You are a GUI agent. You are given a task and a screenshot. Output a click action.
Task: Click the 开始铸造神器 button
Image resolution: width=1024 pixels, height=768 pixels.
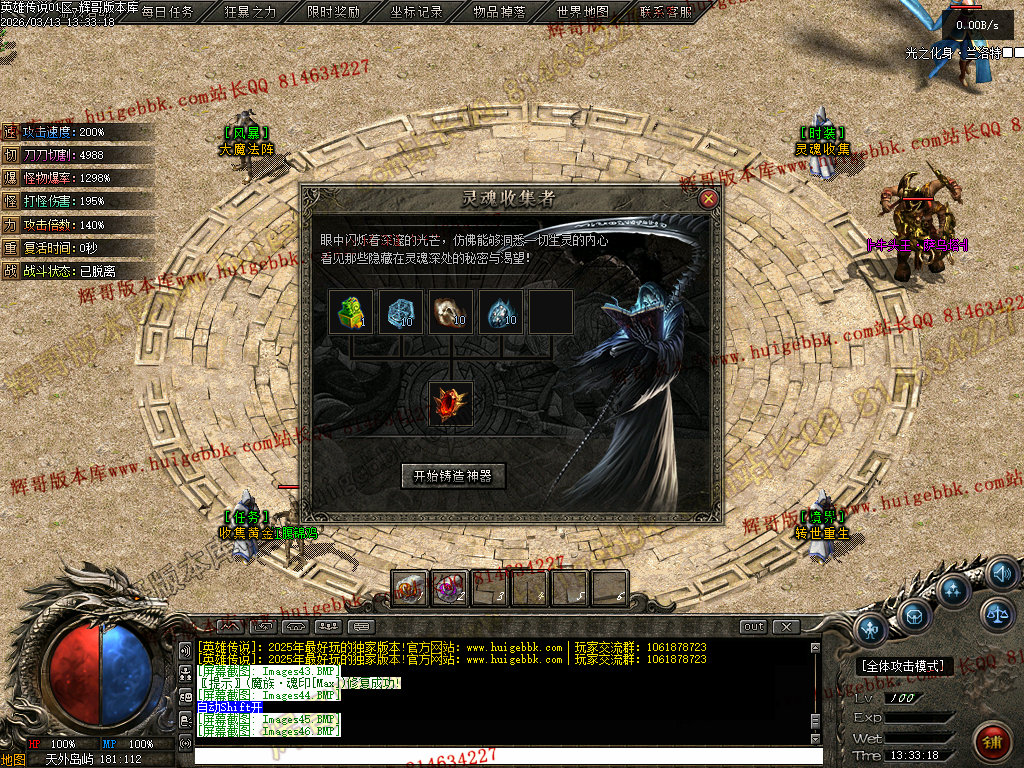click(453, 476)
